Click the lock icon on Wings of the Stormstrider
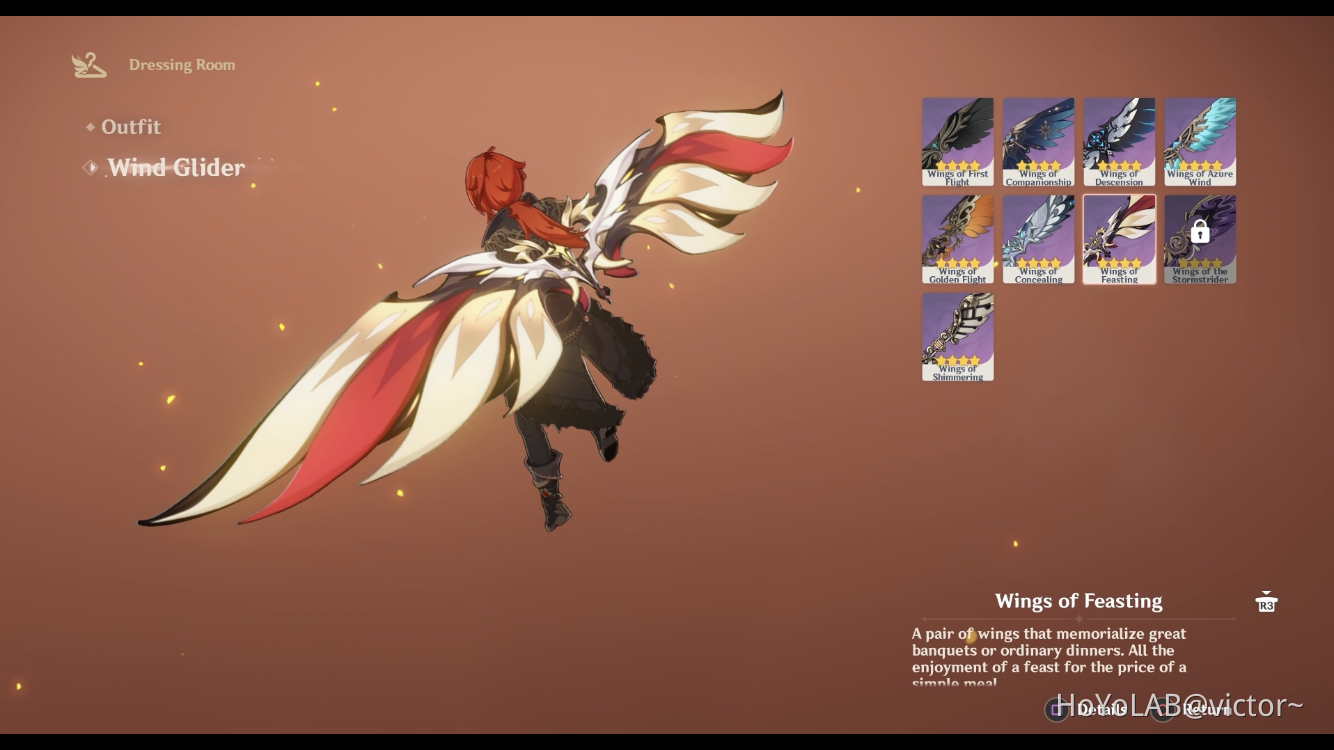The image size is (1334, 750). coord(1200,231)
